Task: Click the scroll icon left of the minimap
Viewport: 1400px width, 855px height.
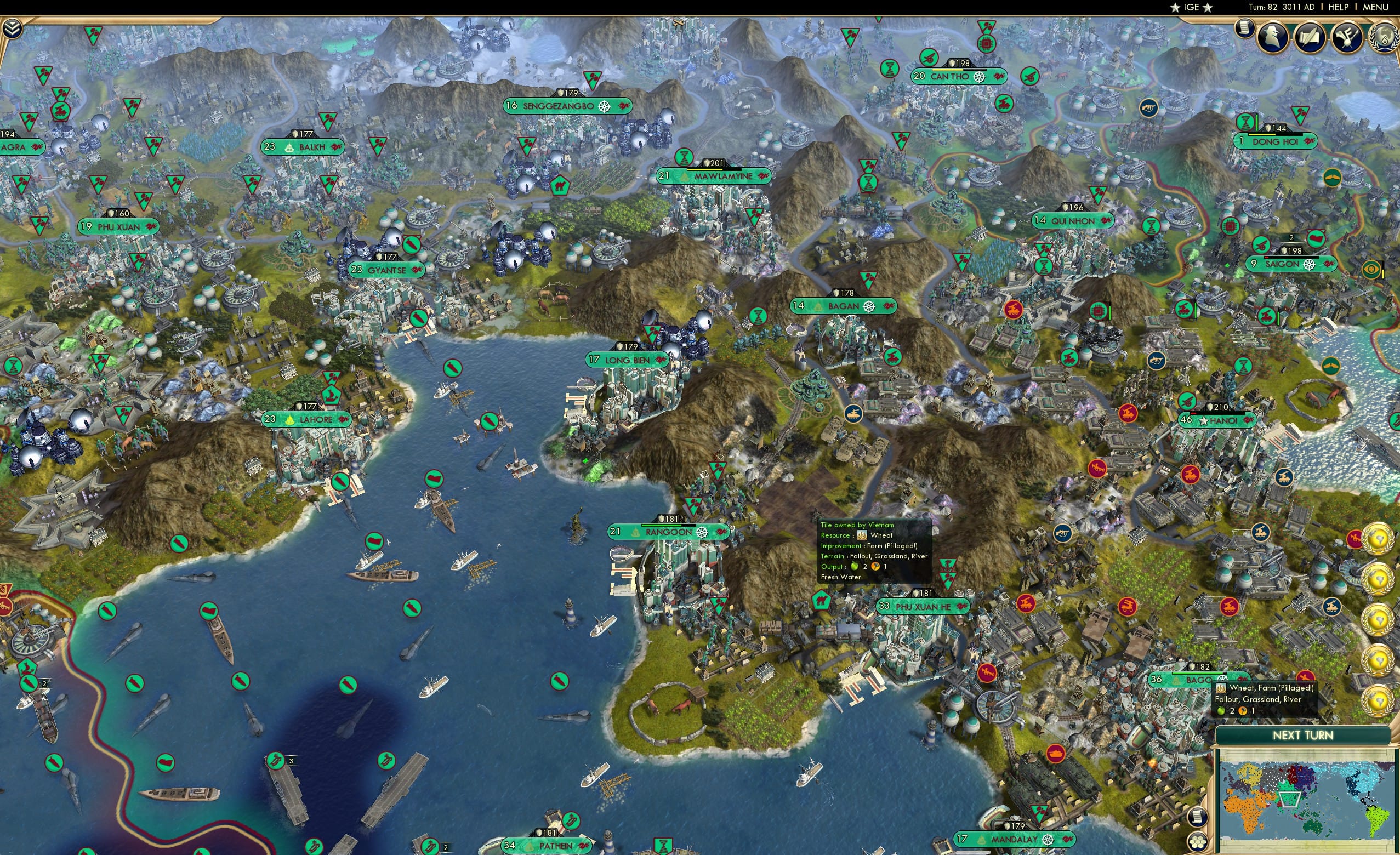Action: [1197, 817]
